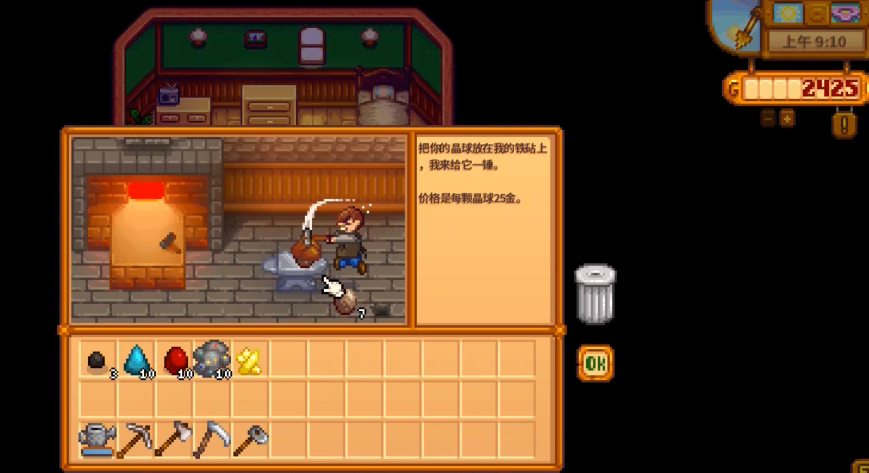
Task: Select the short hammer-like tool slot
Action: click(x=250, y=438)
